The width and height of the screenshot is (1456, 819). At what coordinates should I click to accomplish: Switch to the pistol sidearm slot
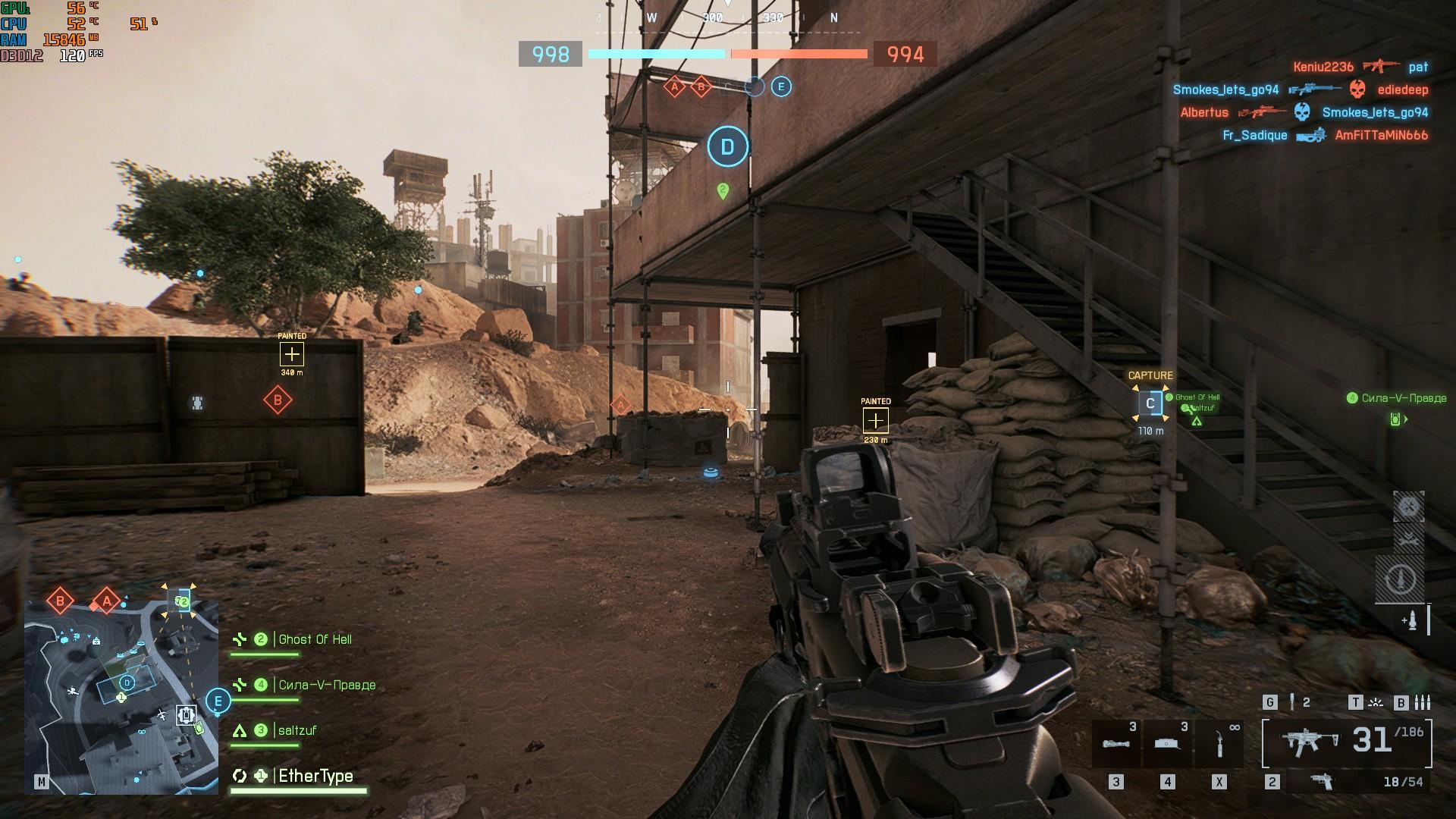tap(1323, 782)
